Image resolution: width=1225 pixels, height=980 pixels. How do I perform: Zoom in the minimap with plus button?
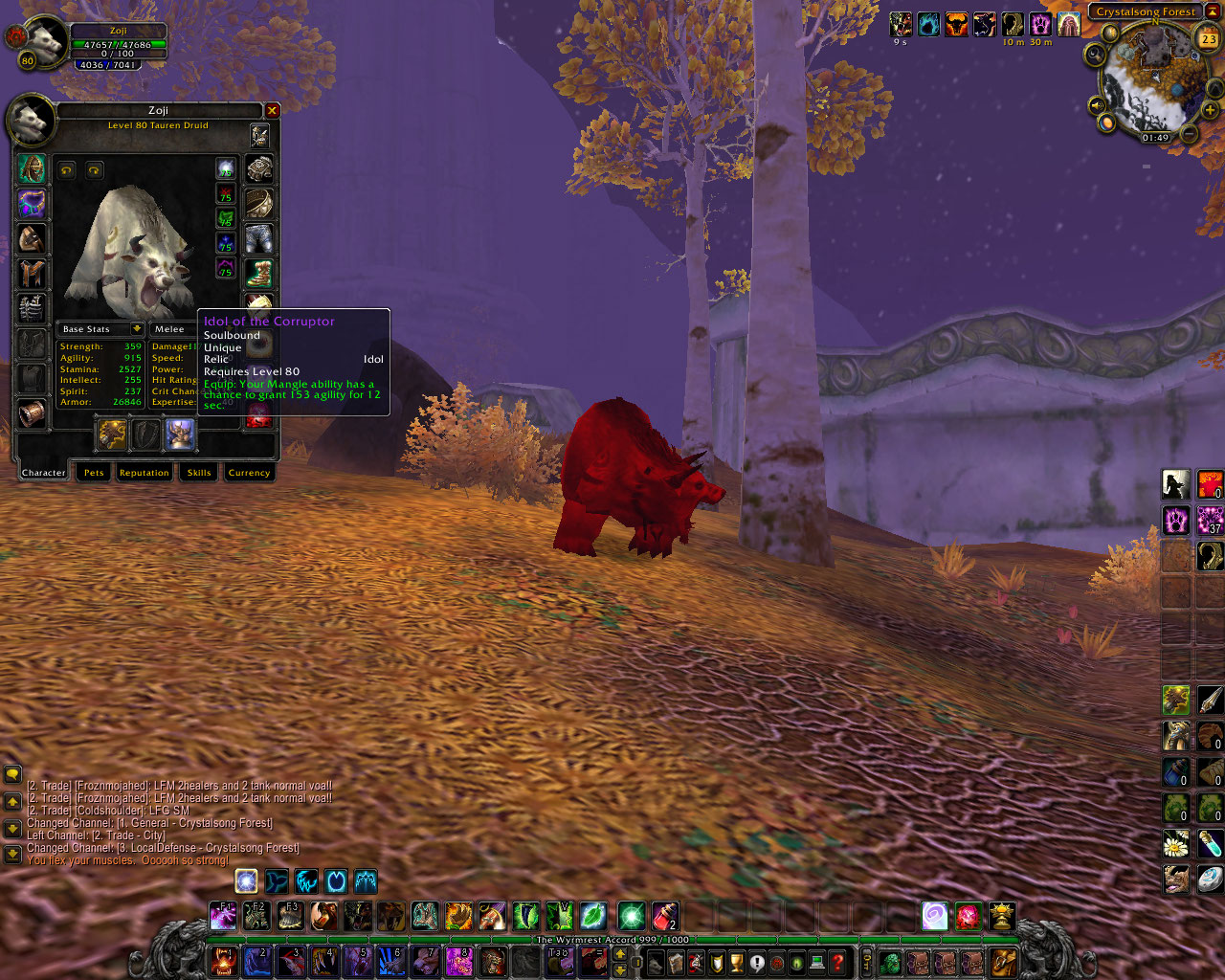click(x=1210, y=110)
